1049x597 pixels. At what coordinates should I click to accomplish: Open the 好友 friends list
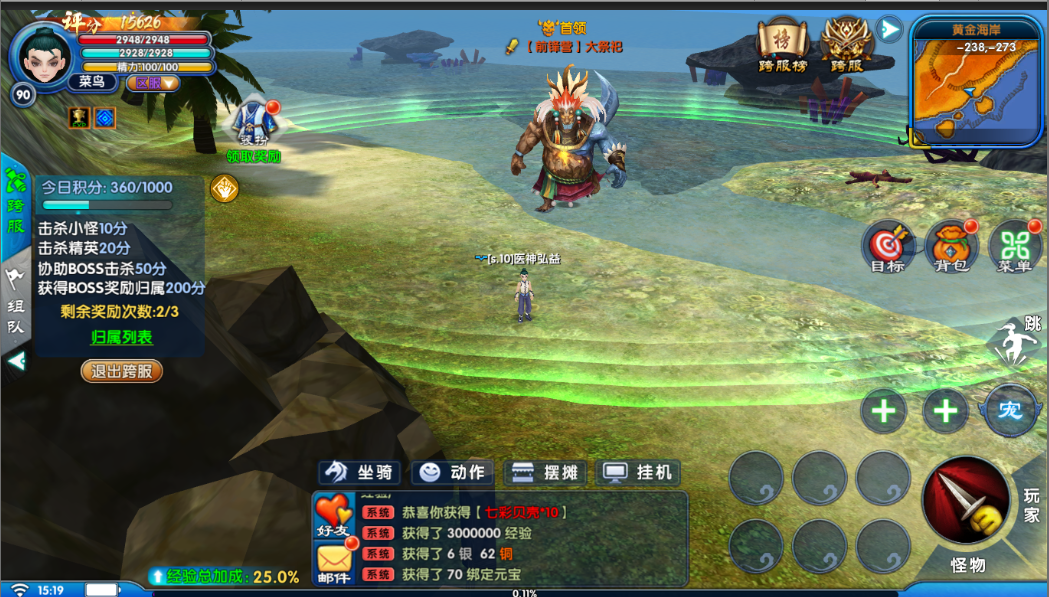pos(334,515)
